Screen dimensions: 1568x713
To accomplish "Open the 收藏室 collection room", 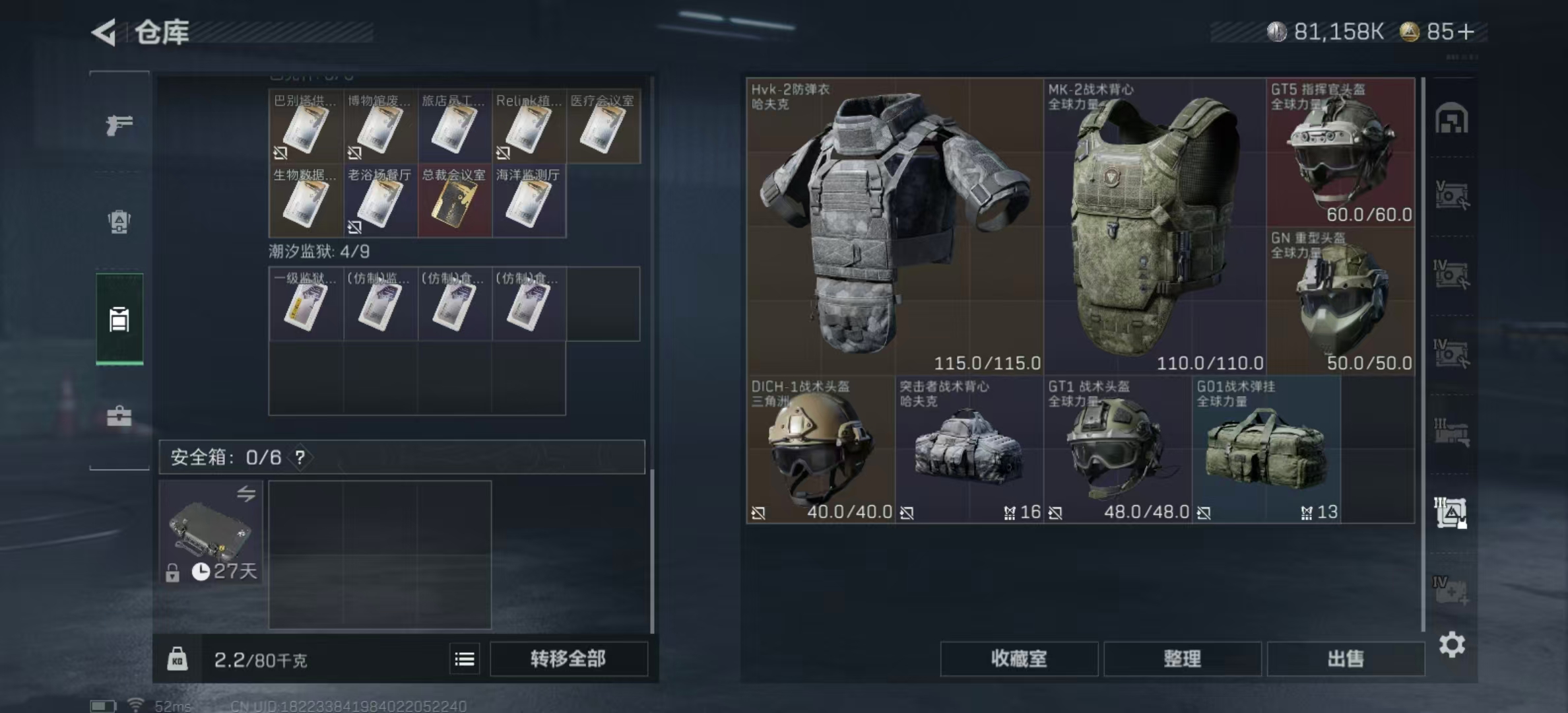I will [1018, 658].
